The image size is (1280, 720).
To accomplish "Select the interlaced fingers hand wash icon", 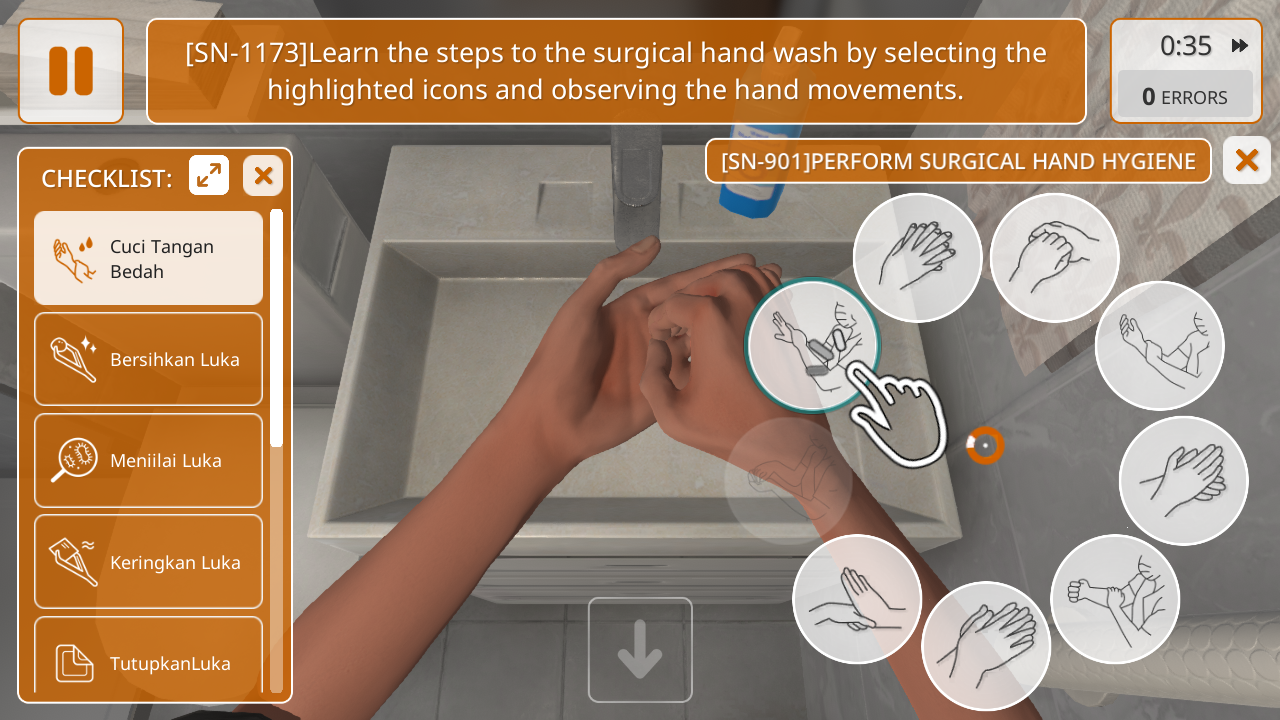I will pos(917,258).
